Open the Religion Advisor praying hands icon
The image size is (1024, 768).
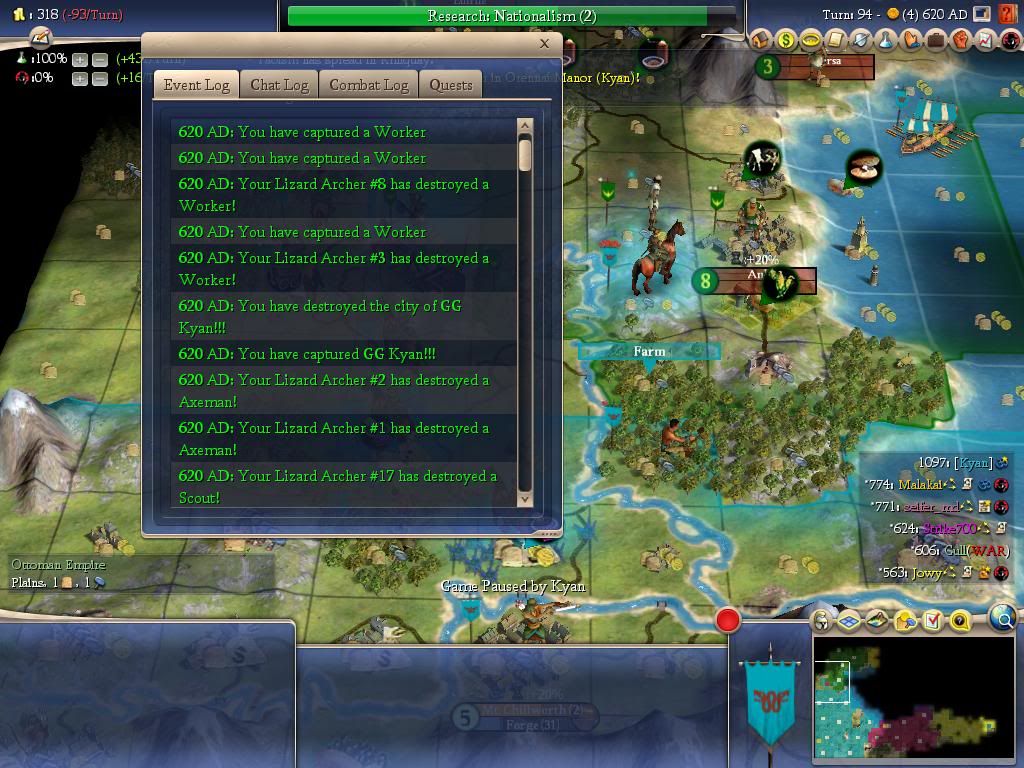click(x=911, y=41)
